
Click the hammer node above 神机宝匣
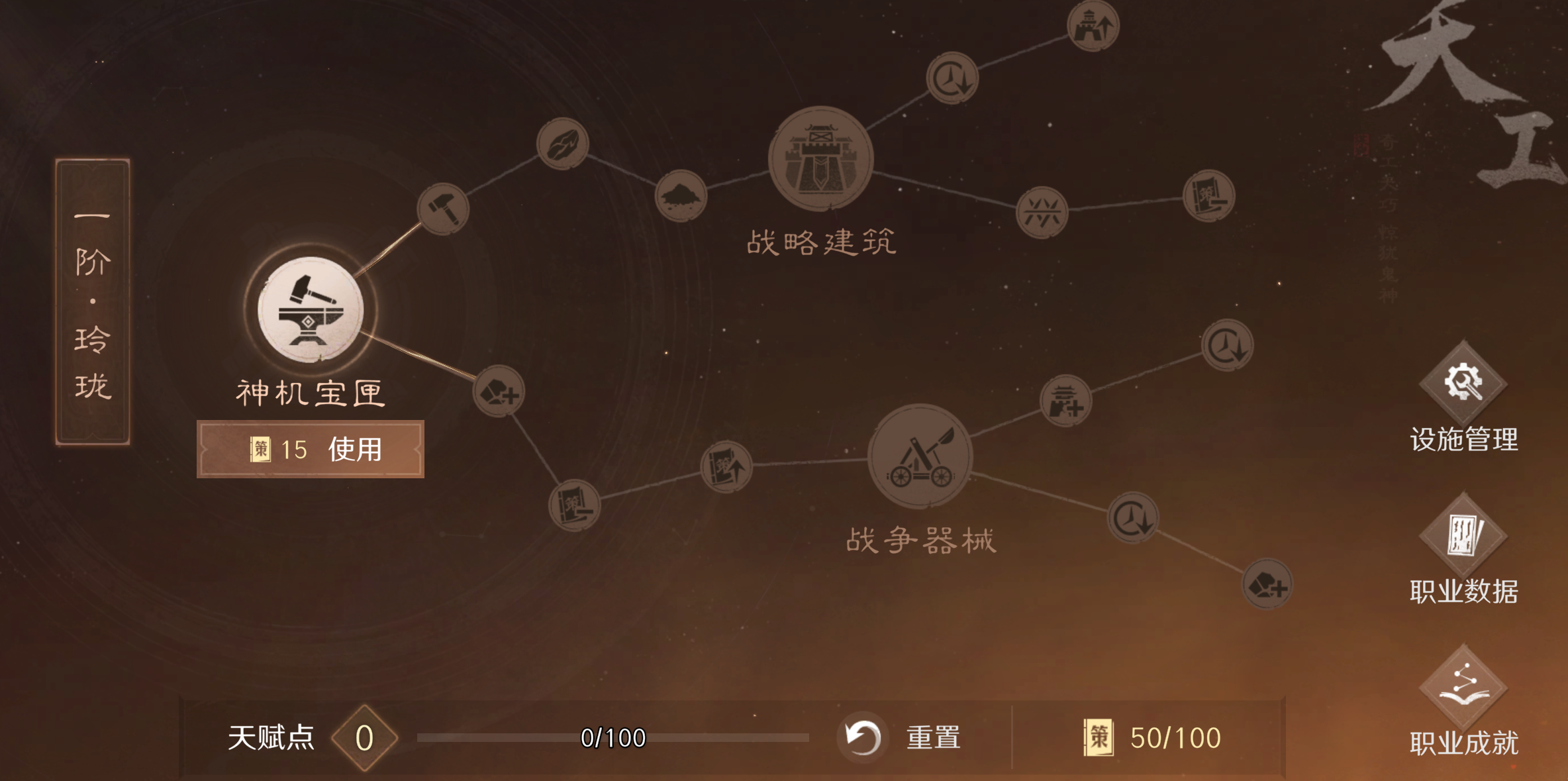click(x=442, y=209)
